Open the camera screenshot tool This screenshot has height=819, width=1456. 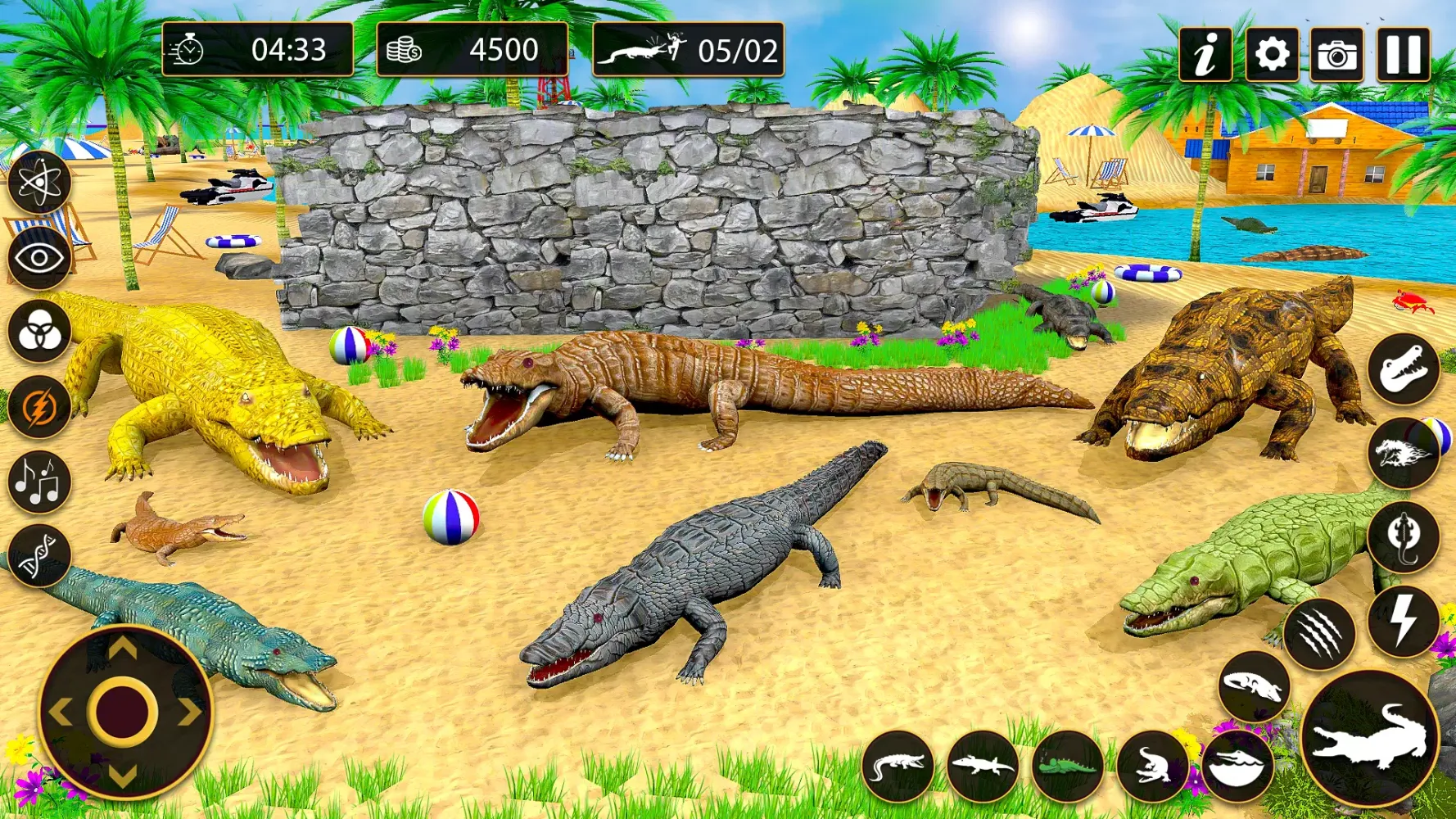click(x=1336, y=51)
